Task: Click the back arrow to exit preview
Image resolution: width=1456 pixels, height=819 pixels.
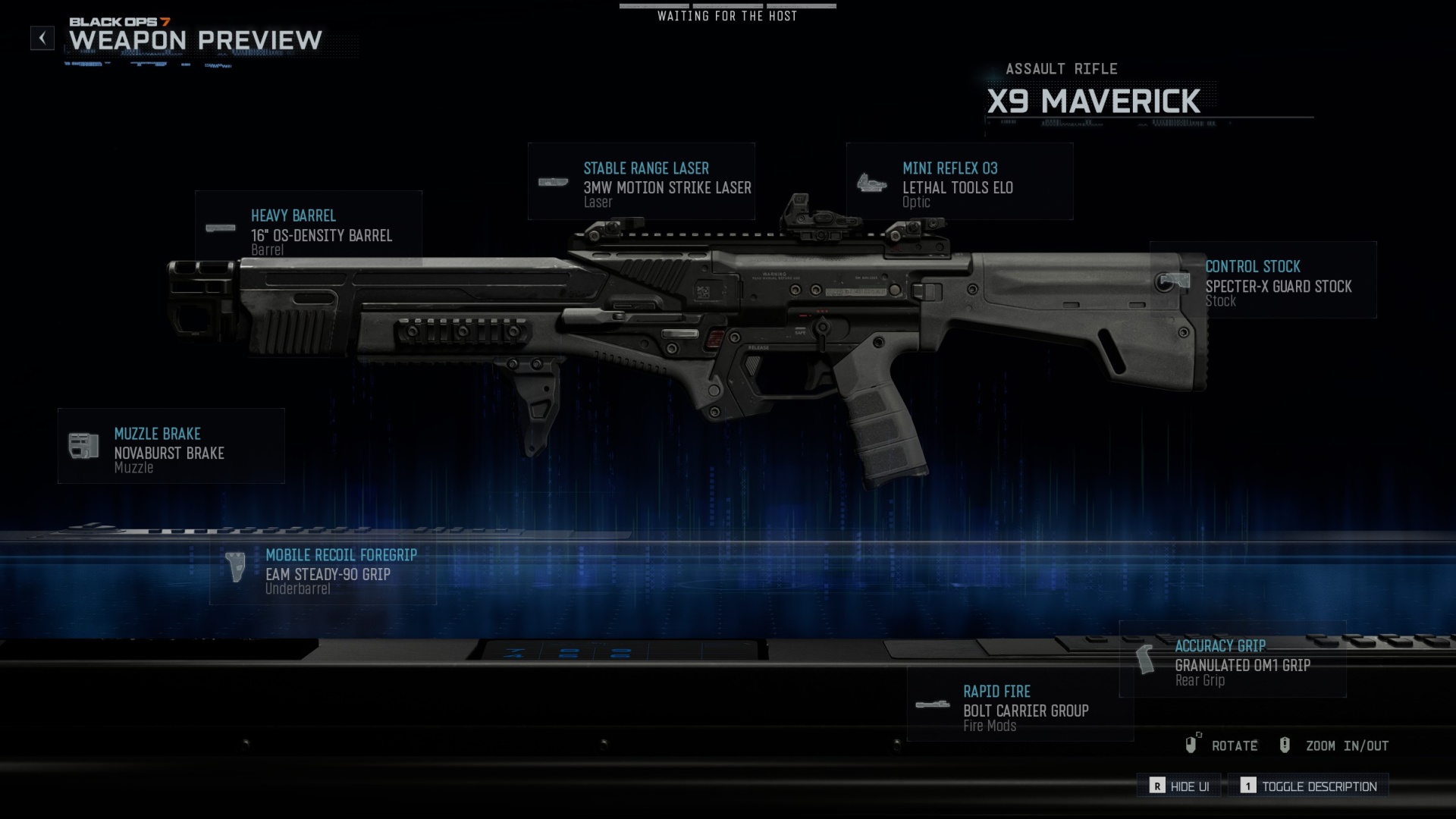Action: point(42,38)
